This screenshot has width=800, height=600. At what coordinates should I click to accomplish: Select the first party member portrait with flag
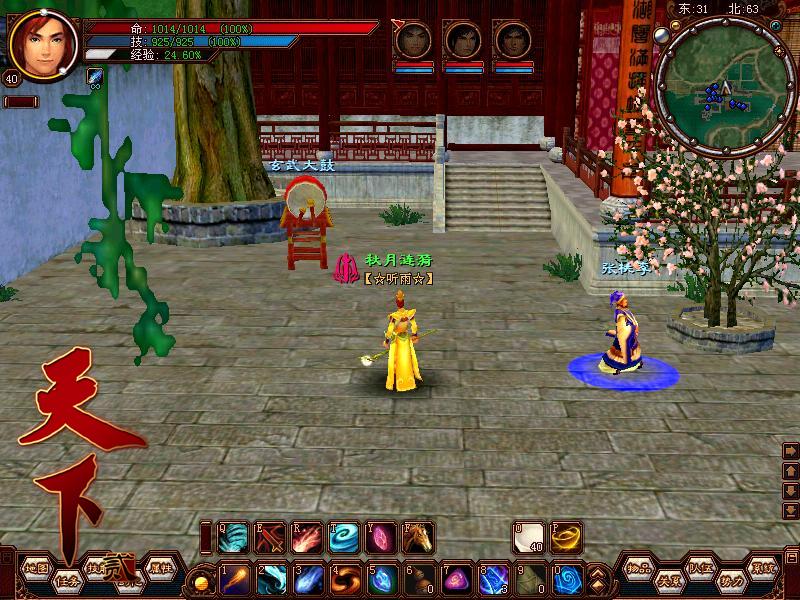[x=413, y=41]
